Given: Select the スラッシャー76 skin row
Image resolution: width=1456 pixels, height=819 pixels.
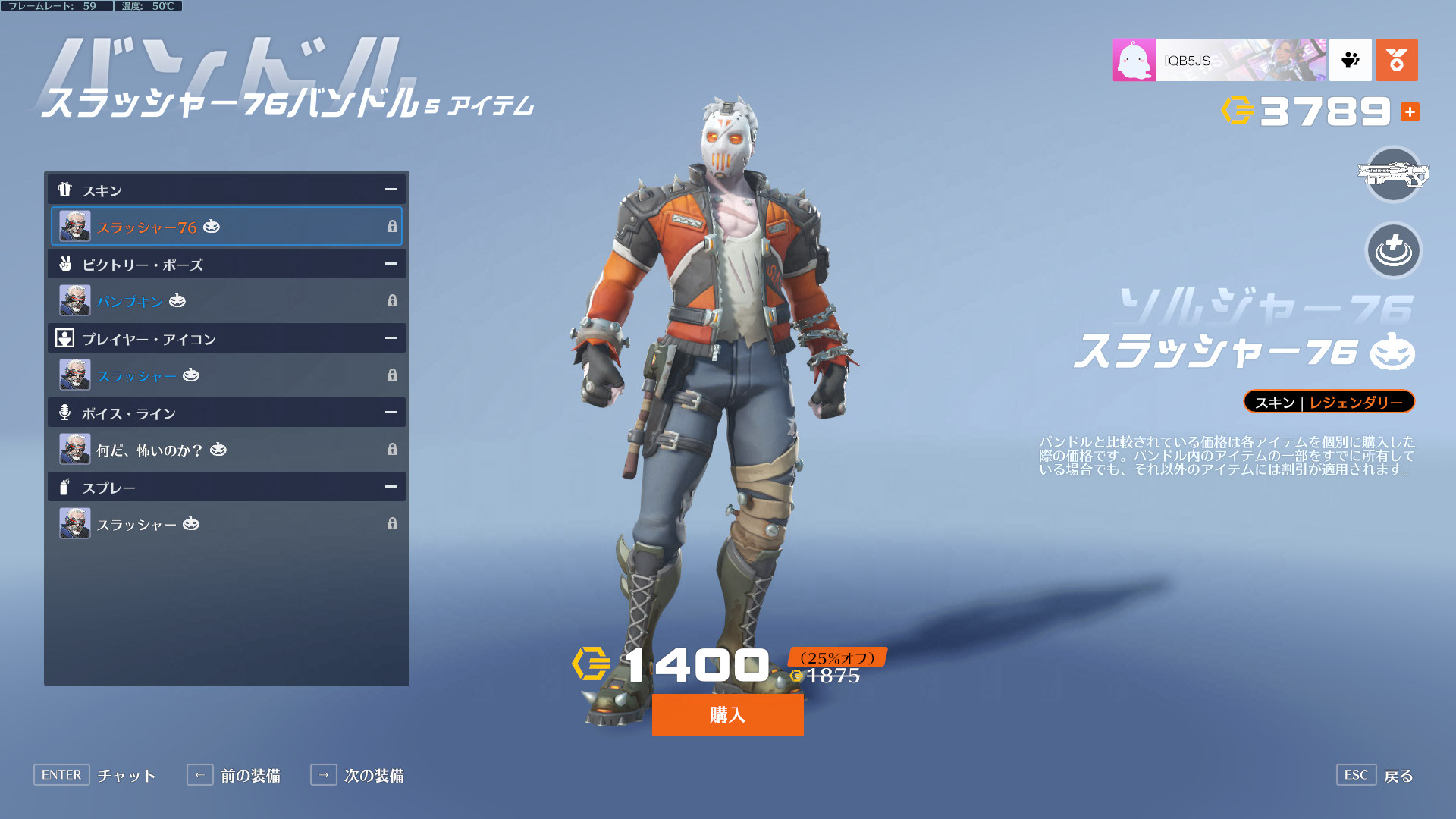Looking at the screenshot, I should click(226, 227).
